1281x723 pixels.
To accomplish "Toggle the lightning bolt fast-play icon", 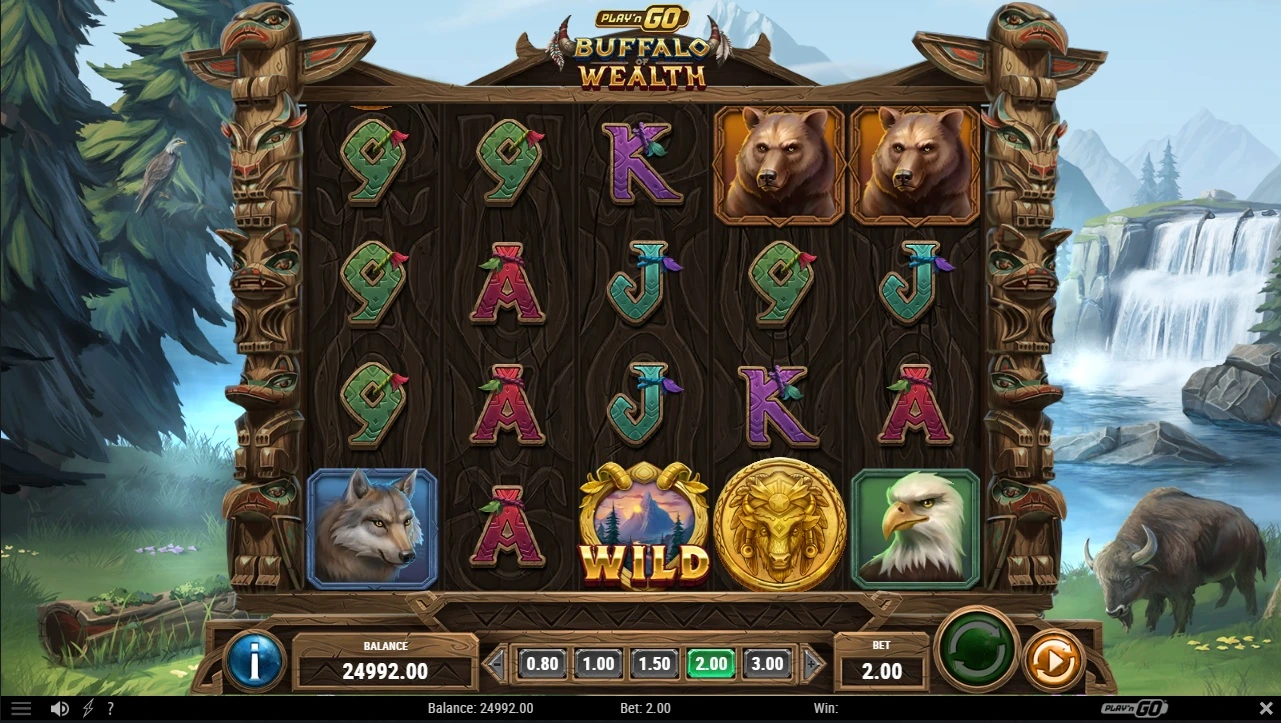I will click(88, 708).
